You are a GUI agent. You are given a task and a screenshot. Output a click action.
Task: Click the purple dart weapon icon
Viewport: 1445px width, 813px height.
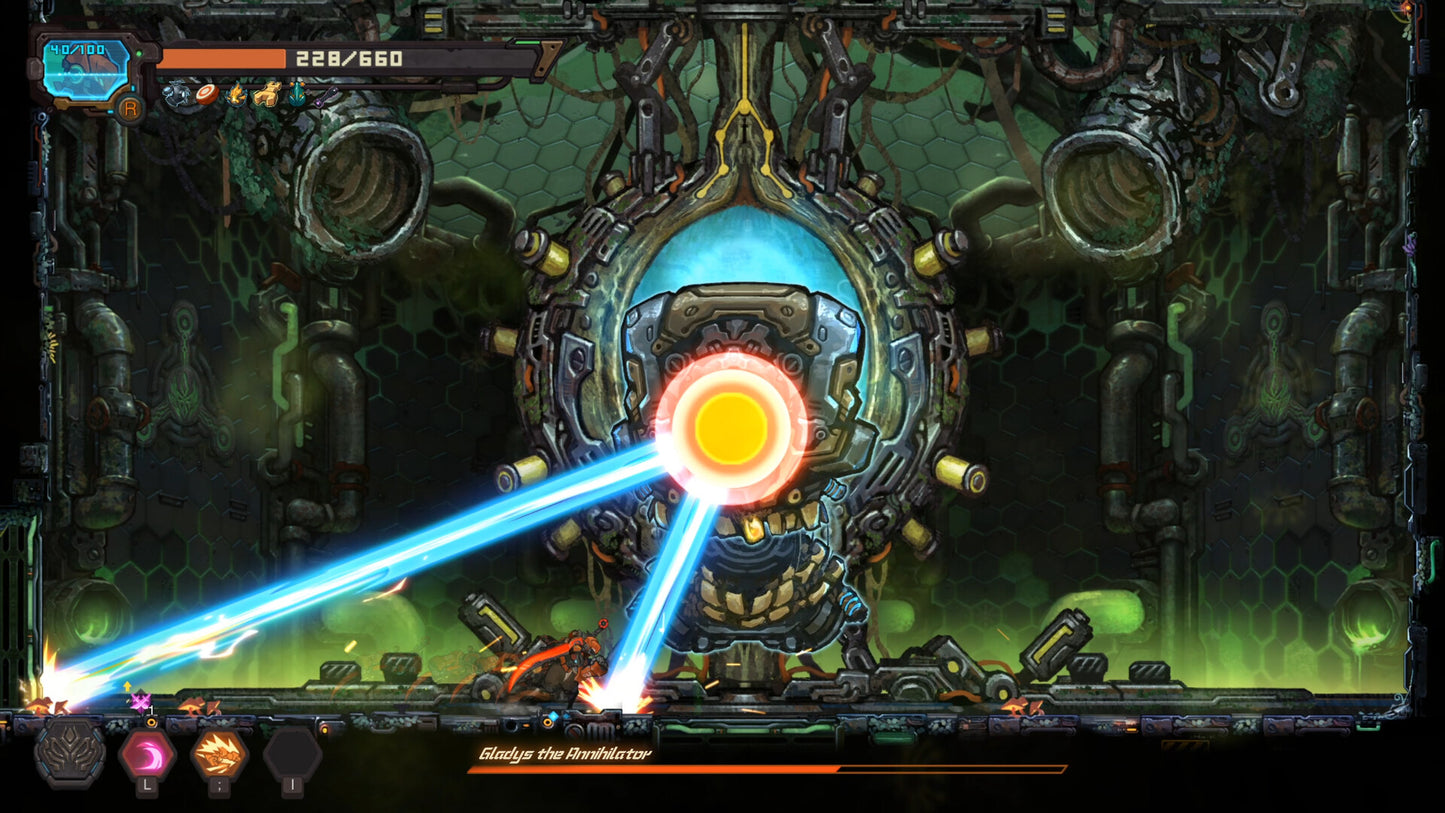(325, 97)
